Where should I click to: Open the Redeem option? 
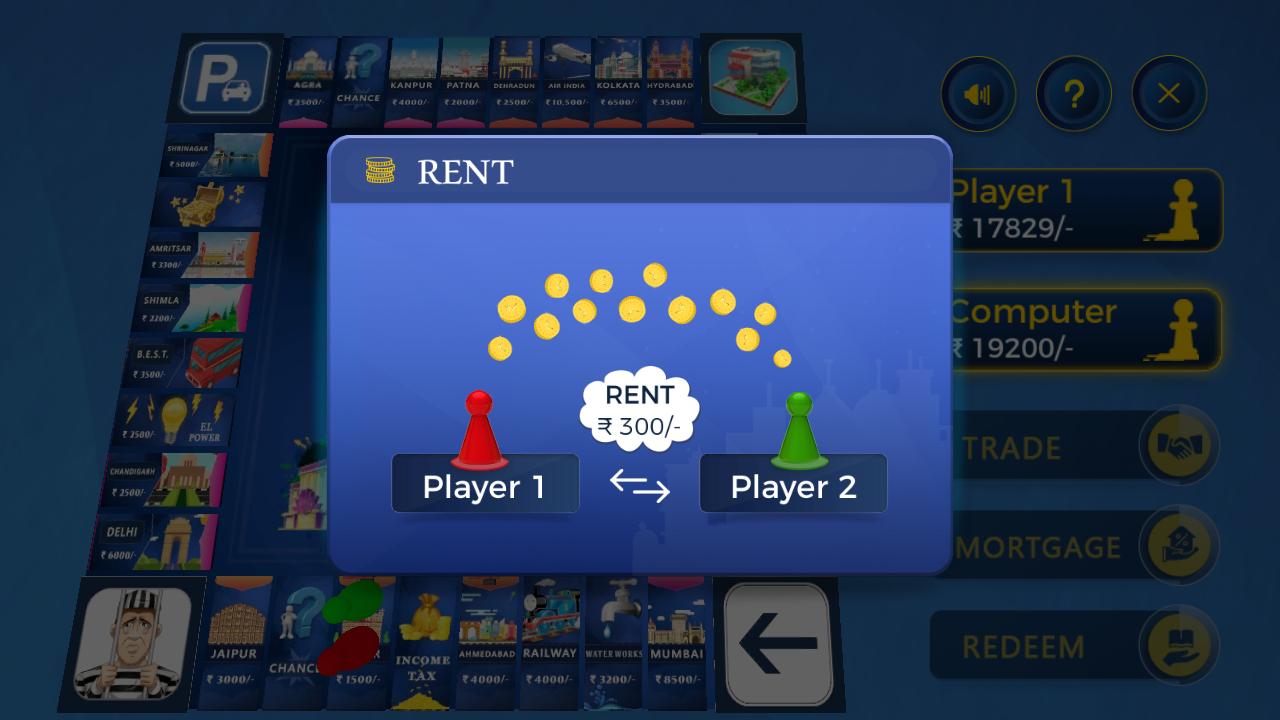1075,646
